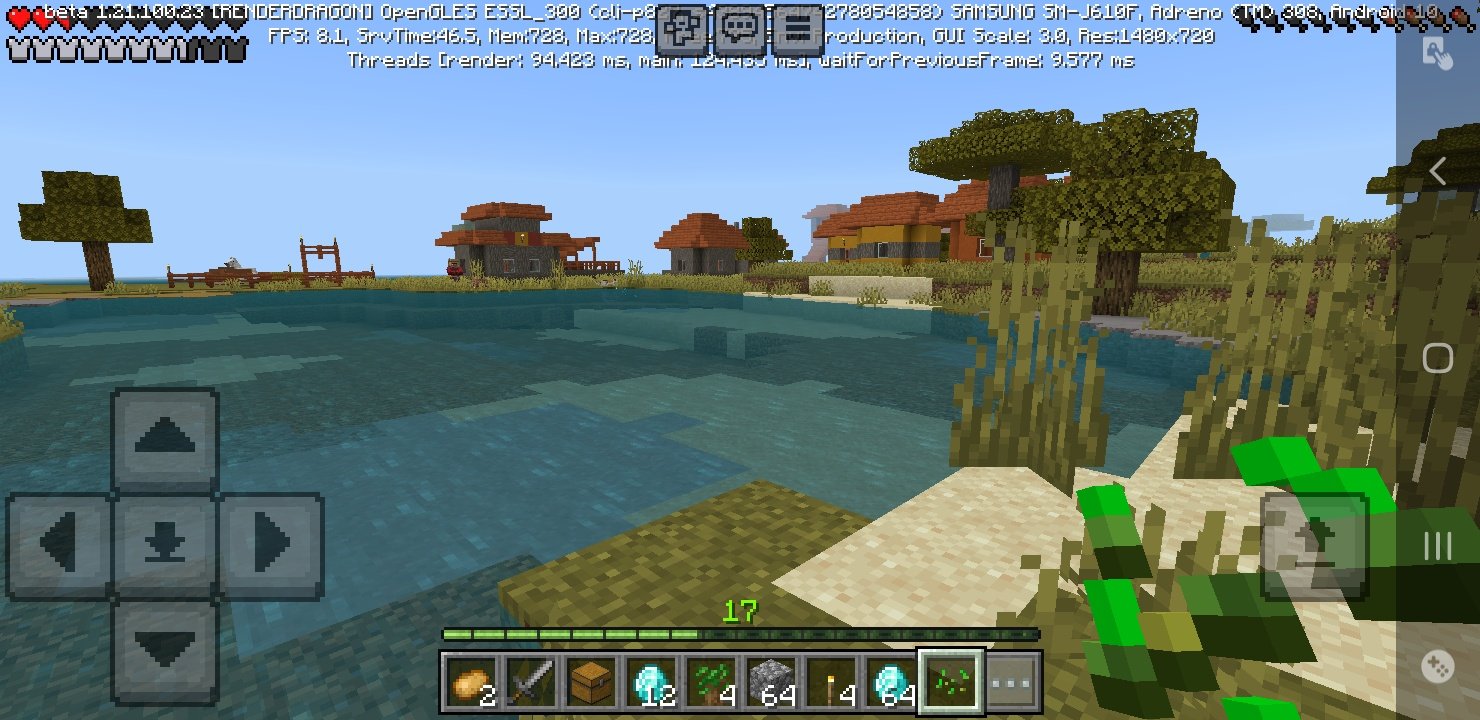Select the baked potato hotbar slot
The width and height of the screenshot is (1480, 720).
coord(470,682)
